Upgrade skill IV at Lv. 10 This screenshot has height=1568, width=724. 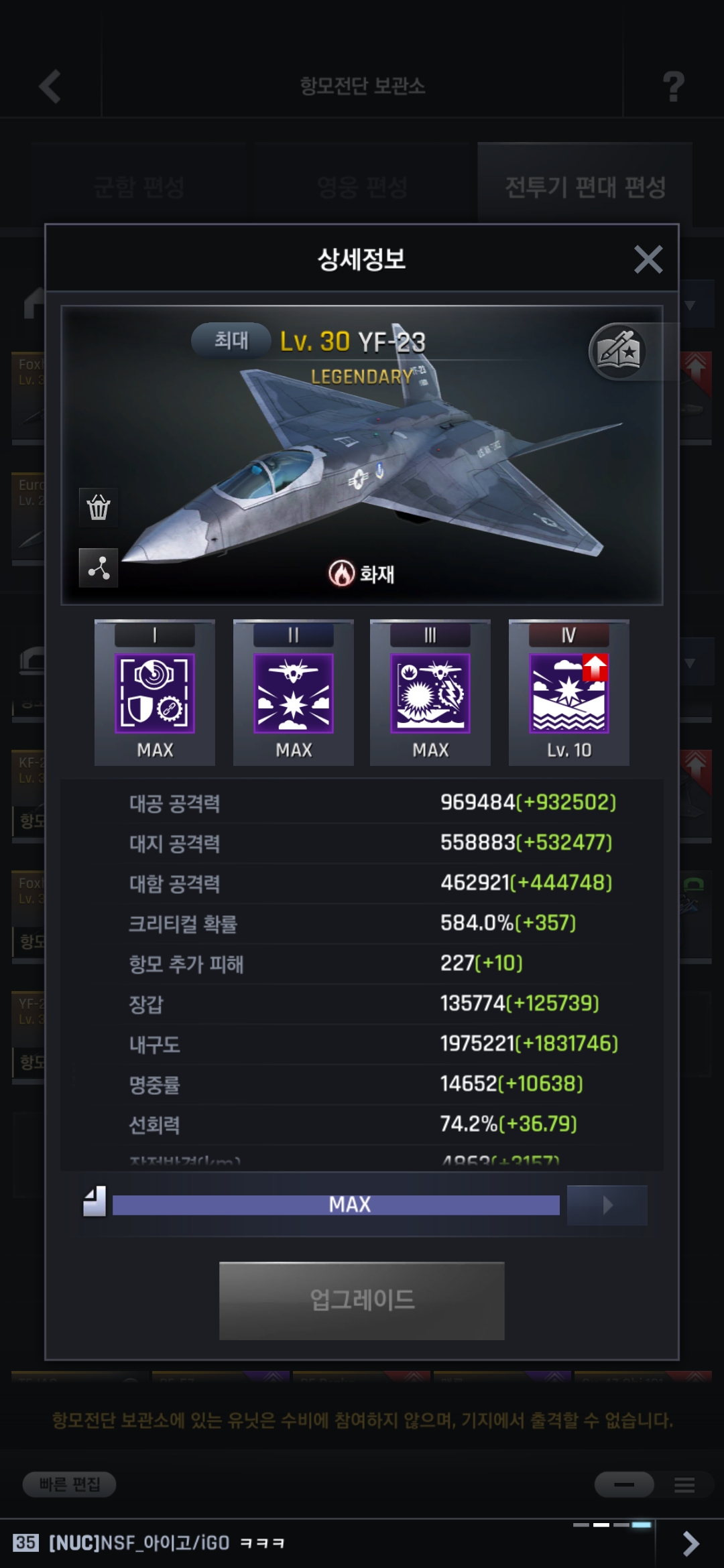pyautogui.click(x=568, y=693)
